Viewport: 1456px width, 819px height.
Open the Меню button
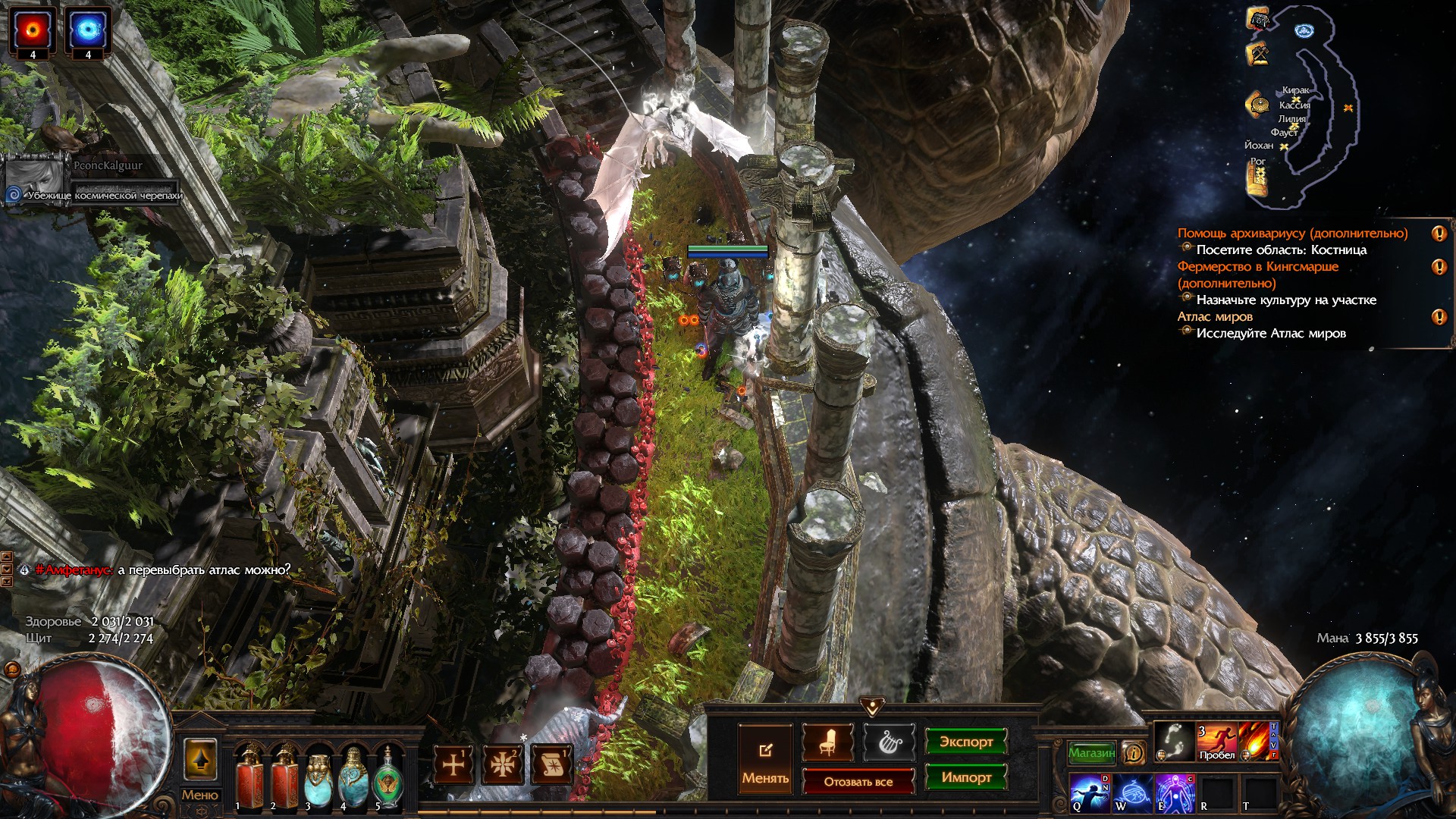point(200,795)
